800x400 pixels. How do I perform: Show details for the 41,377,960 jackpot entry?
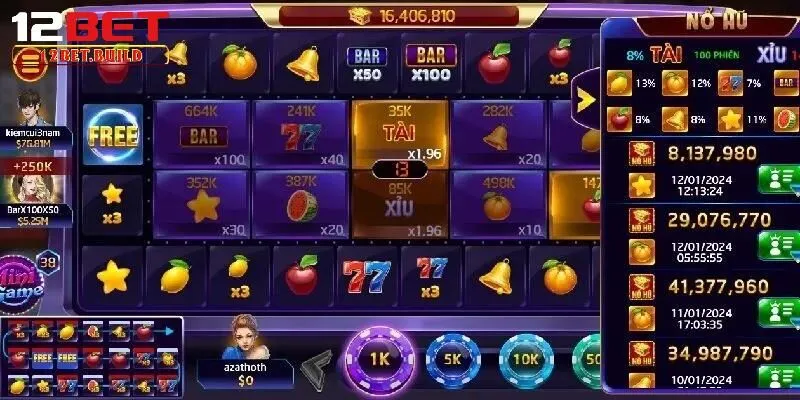[x=776, y=312]
